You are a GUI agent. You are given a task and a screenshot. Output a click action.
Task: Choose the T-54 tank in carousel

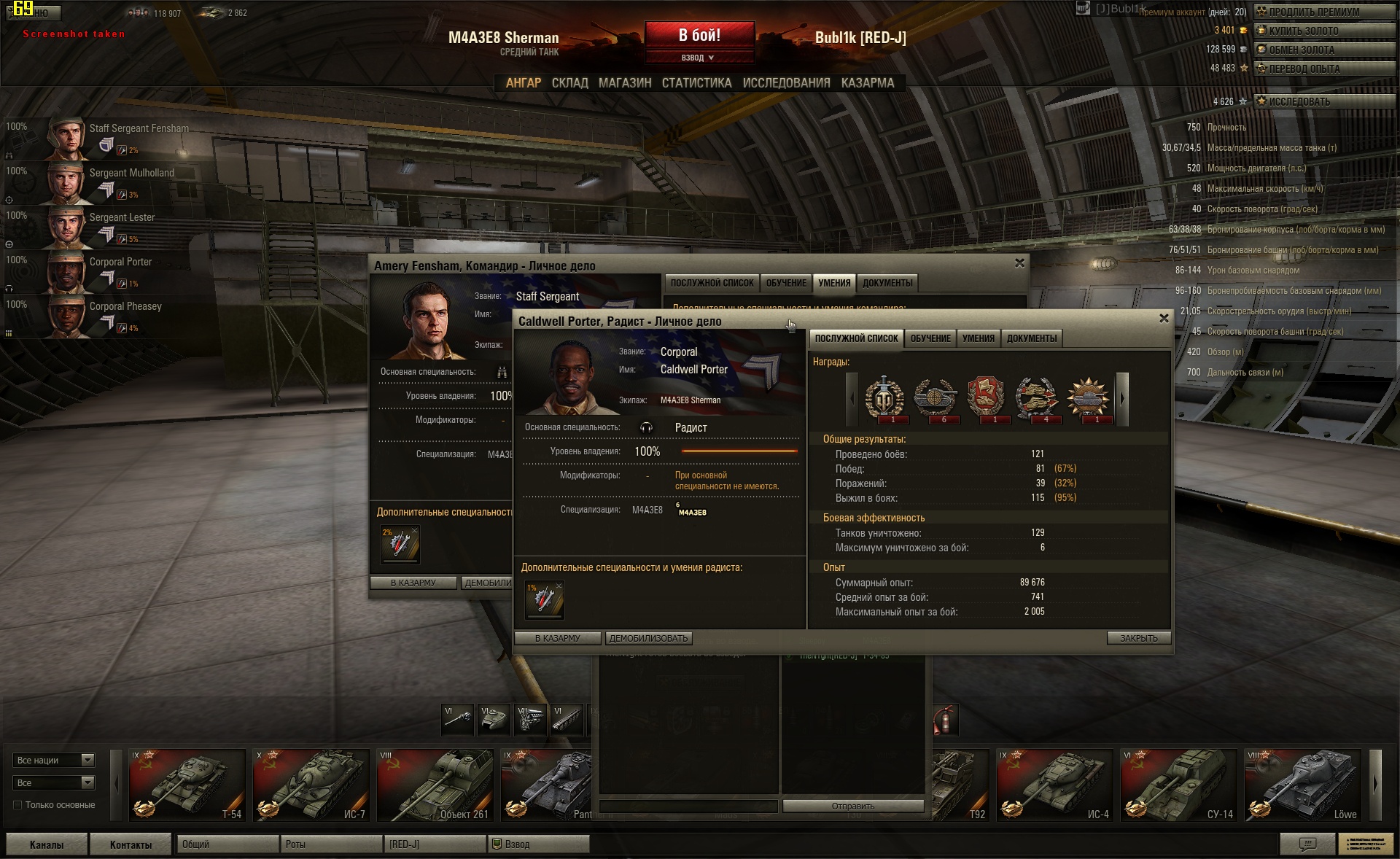click(x=187, y=785)
